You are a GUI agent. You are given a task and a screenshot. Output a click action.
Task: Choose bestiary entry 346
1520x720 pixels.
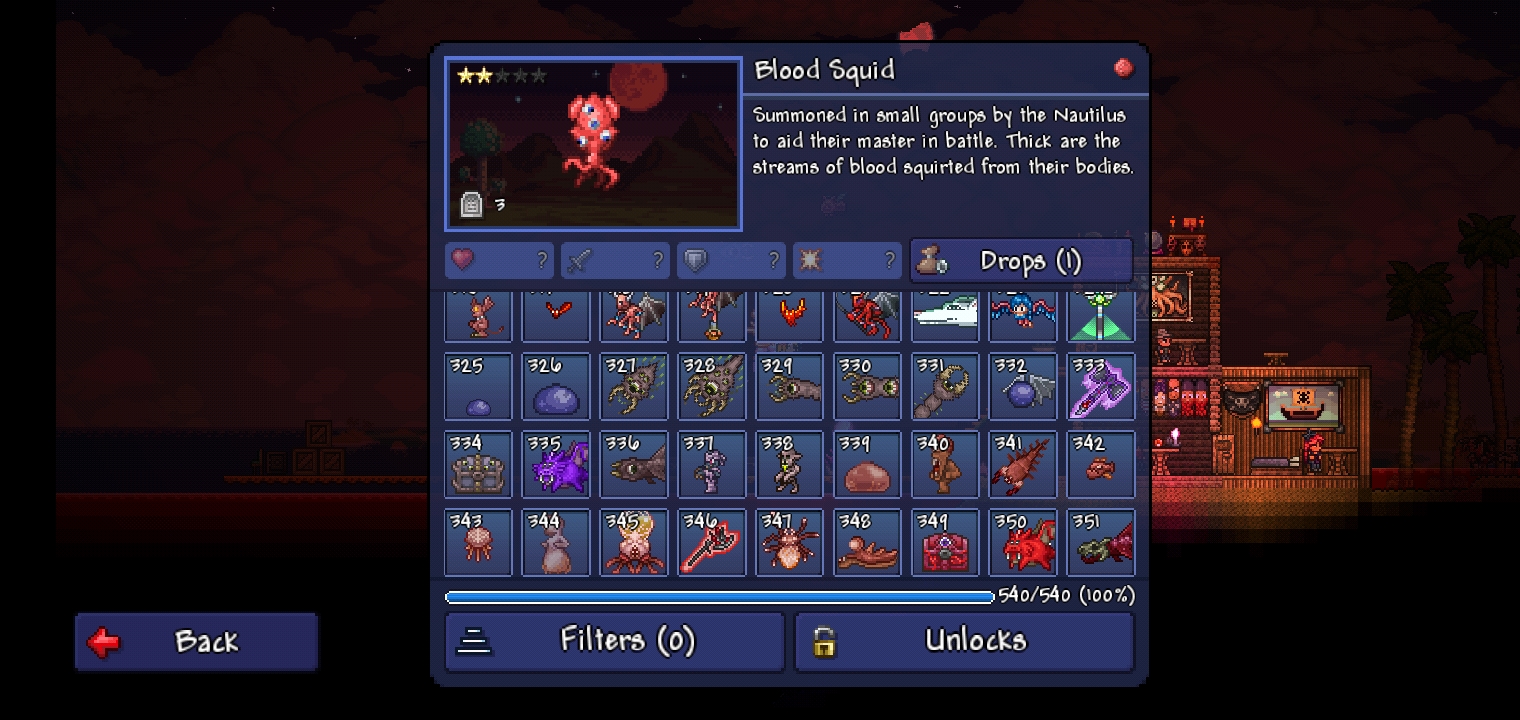(x=712, y=542)
